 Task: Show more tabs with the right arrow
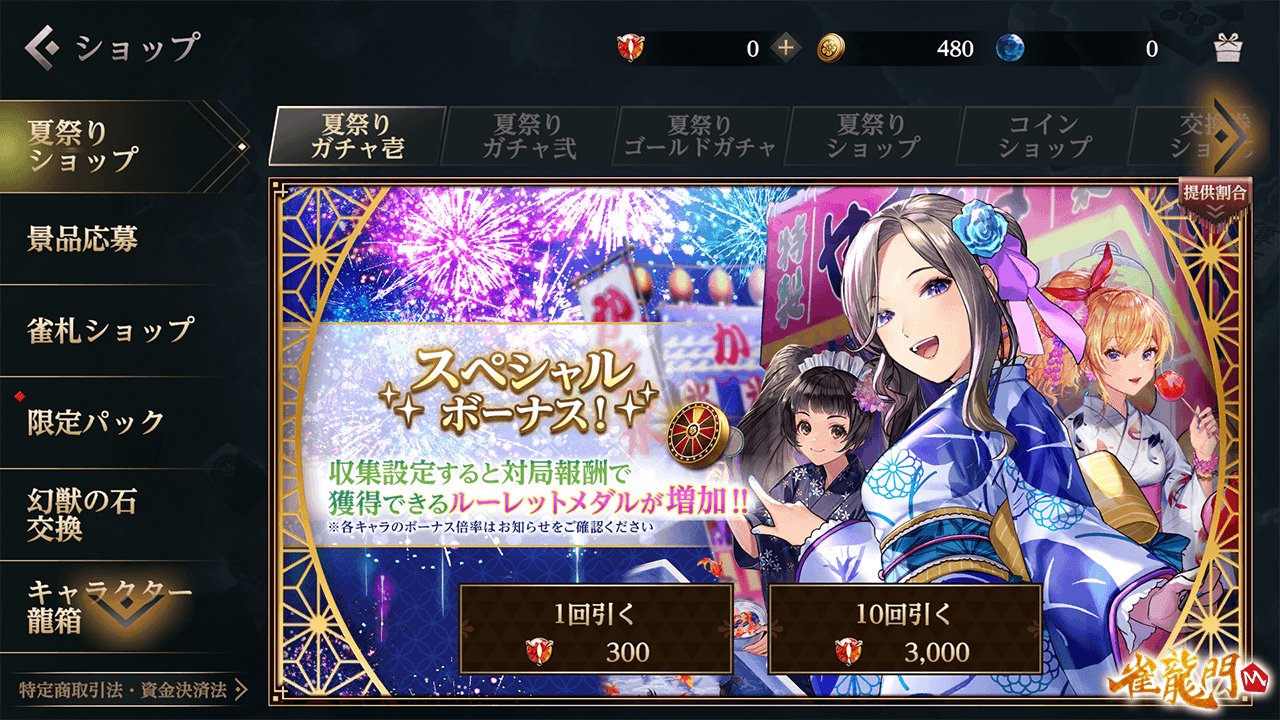click(x=1231, y=136)
